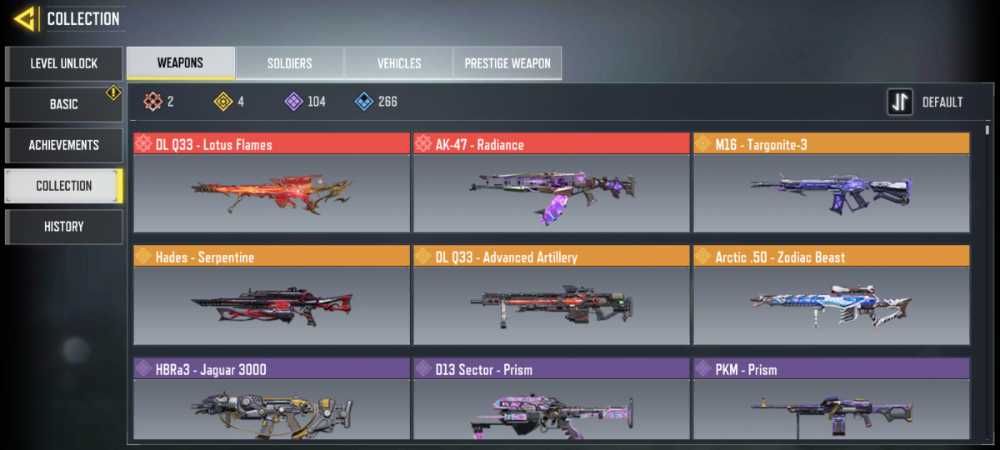Screen dimensions: 1000x450
Task: Switch to the Vehicles tab
Action: pyautogui.click(x=398, y=63)
